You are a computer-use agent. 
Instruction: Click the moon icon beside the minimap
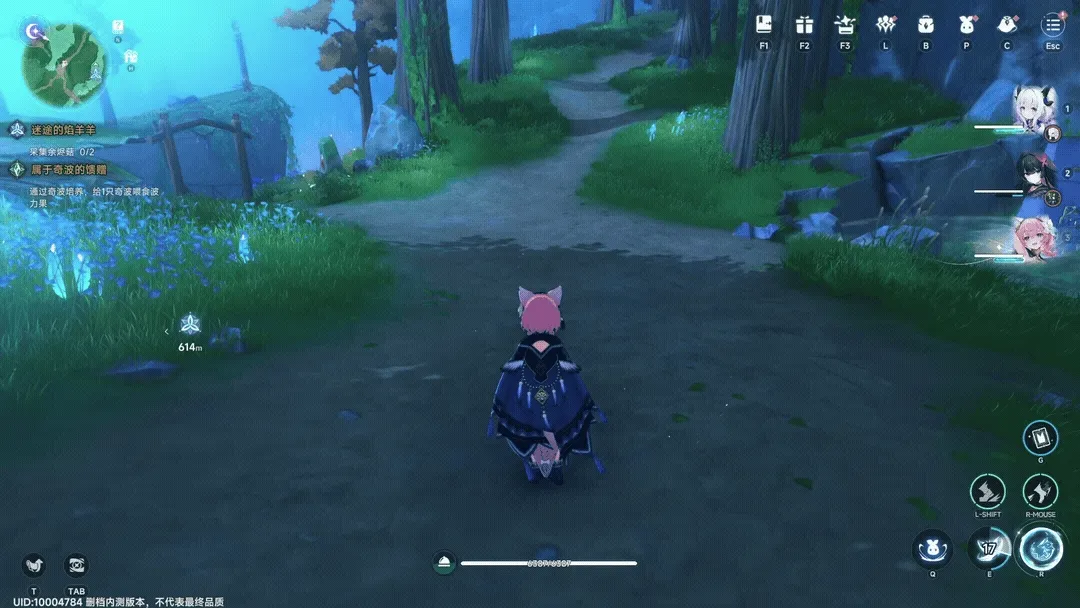(x=34, y=31)
